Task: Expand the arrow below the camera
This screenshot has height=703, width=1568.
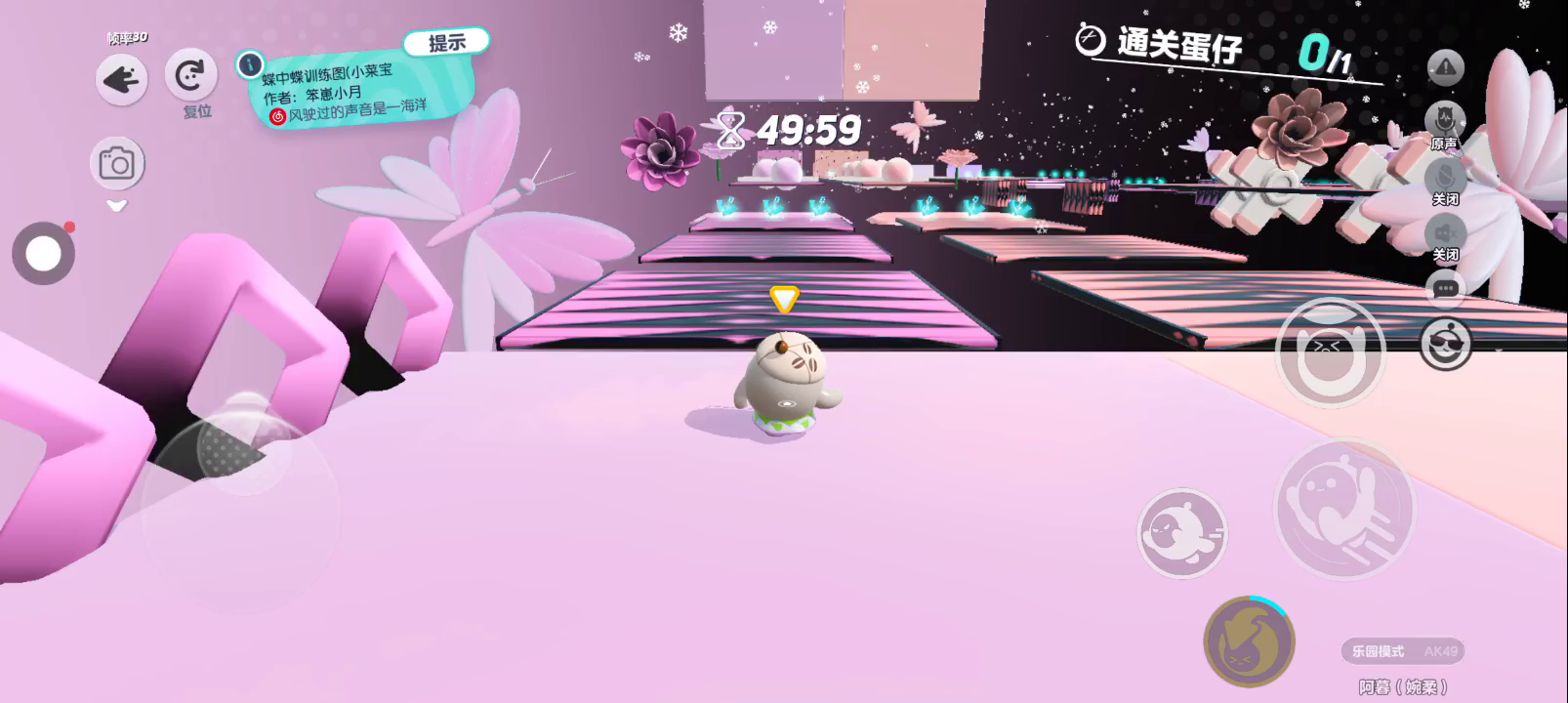Action: click(117, 206)
